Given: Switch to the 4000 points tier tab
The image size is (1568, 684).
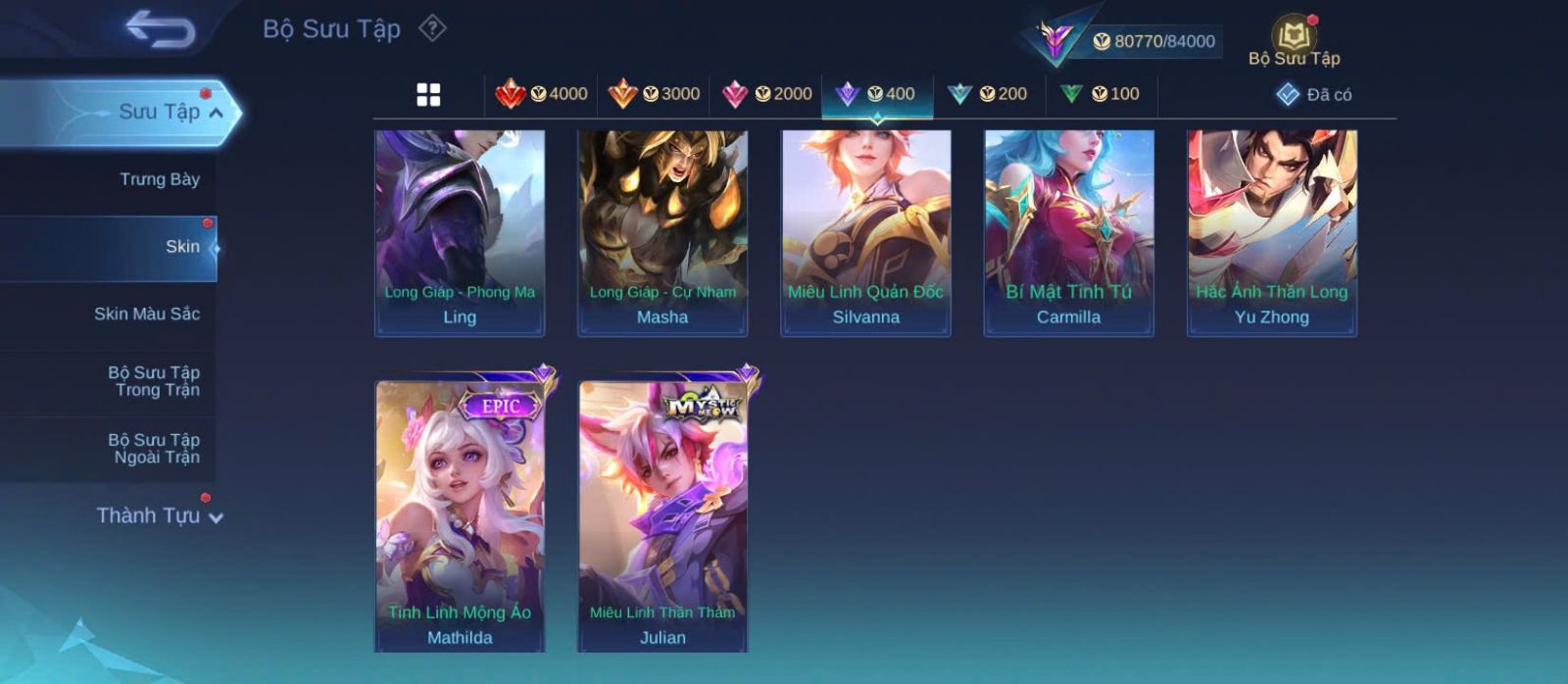Looking at the screenshot, I should tap(542, 94).
